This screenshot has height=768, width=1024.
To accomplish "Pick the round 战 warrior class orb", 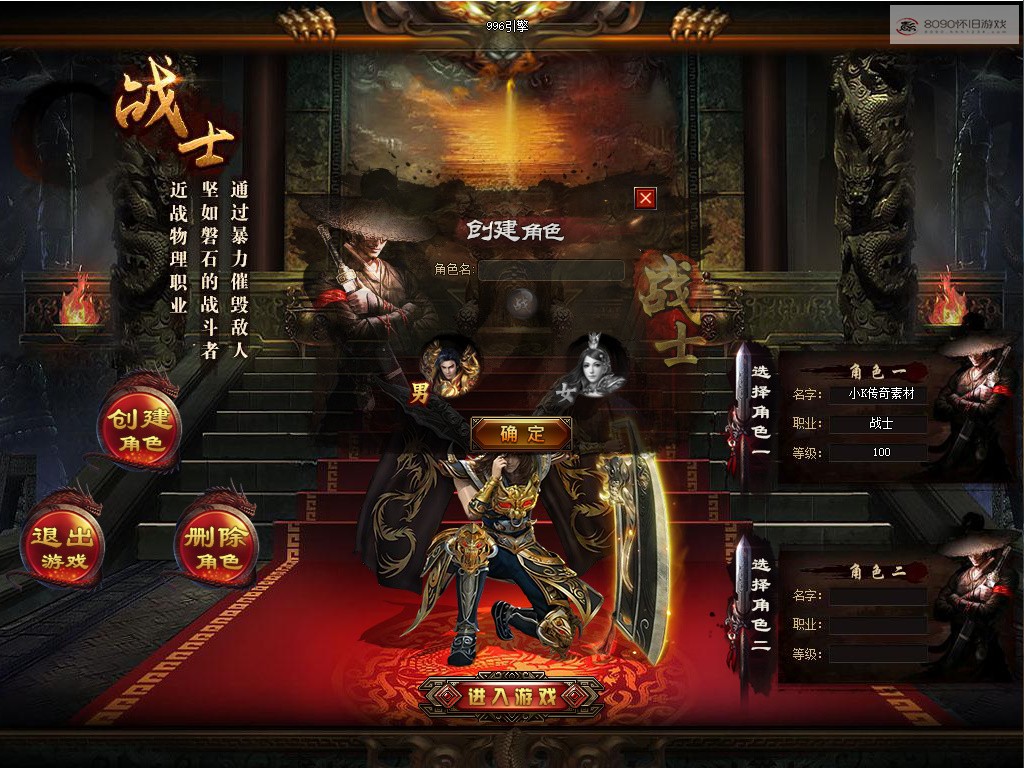I will (520, 302).
